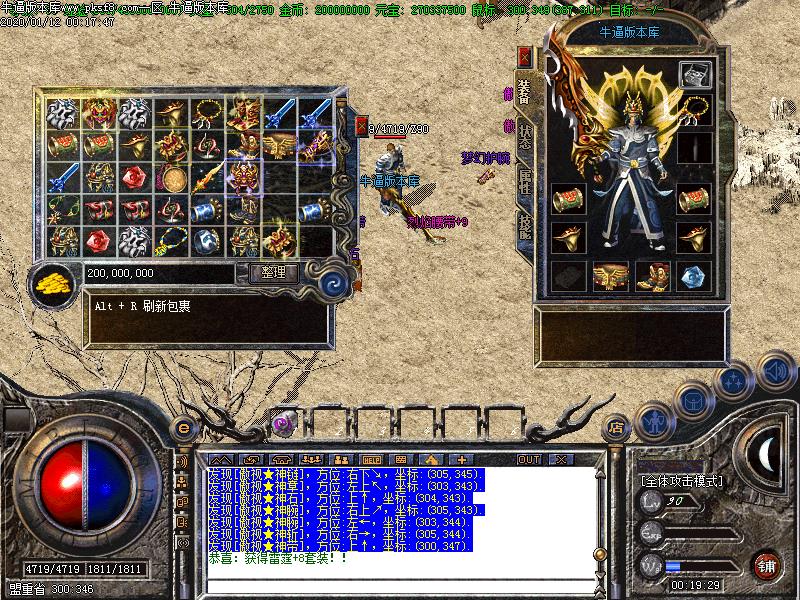Click the OUT button above the chat

[x=528, y=459]
